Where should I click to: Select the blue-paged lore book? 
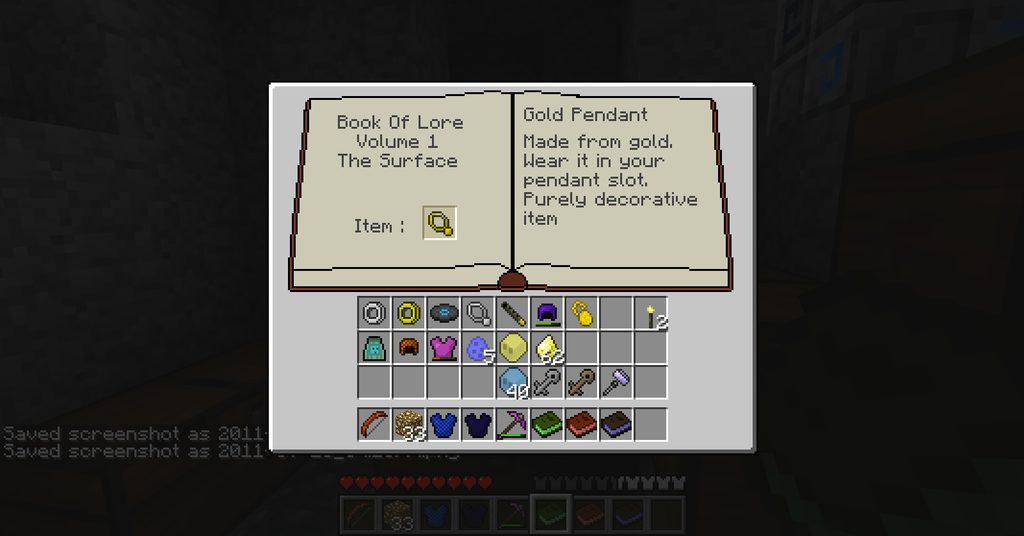[615, 424]
